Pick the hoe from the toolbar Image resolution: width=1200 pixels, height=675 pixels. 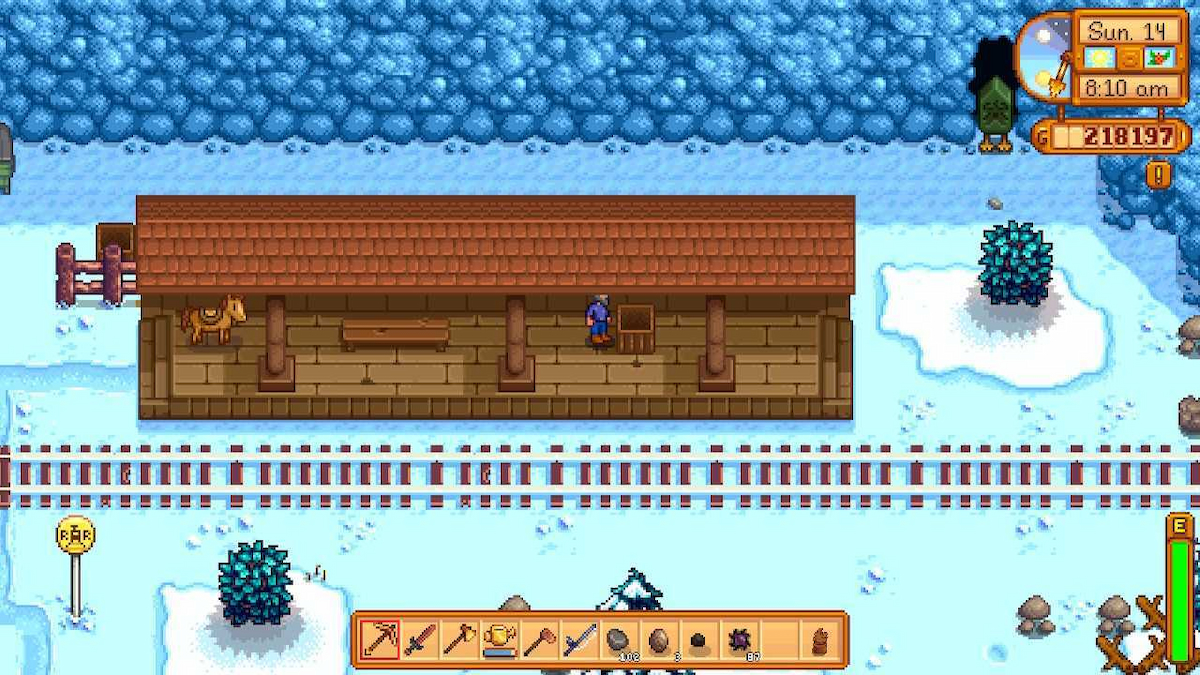[539, 640]
